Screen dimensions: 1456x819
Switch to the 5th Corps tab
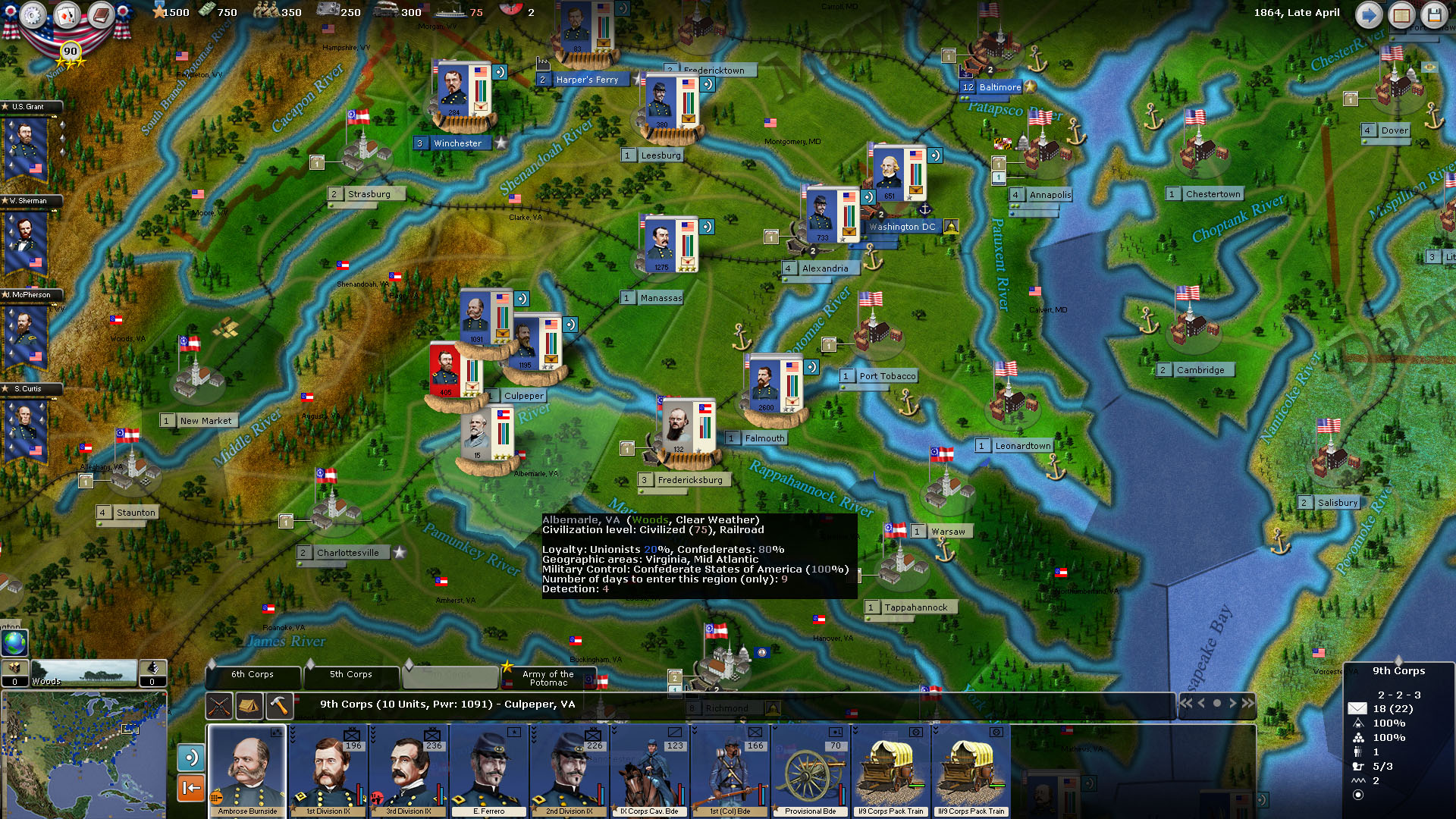pyautogui.click(x=351, y=675)
